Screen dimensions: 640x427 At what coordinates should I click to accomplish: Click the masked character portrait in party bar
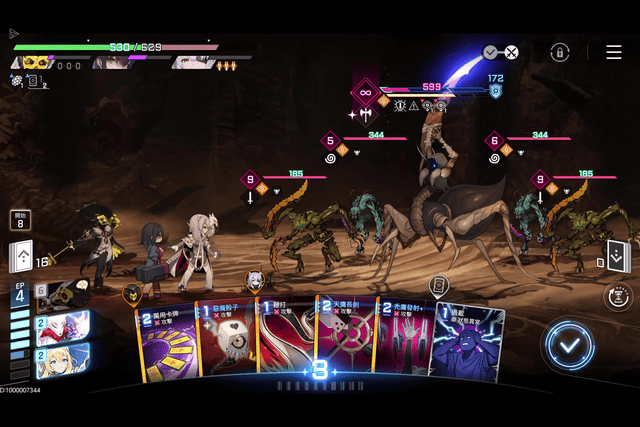tap(36, 62)
